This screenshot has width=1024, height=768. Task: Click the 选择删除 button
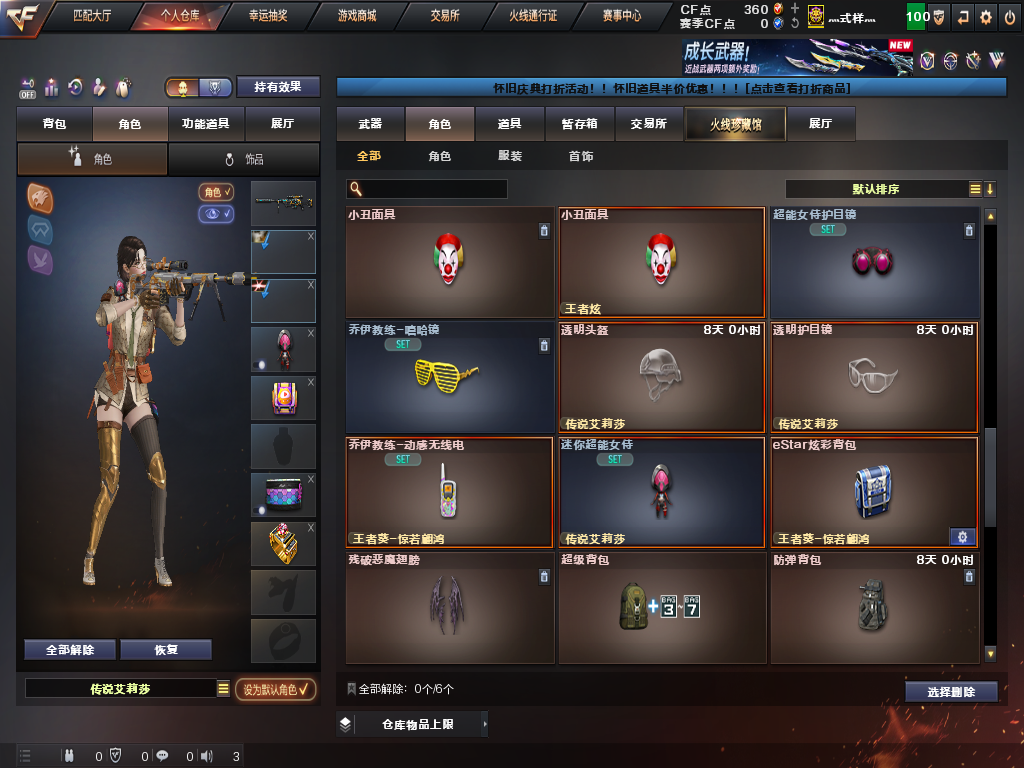coord(951,692)
